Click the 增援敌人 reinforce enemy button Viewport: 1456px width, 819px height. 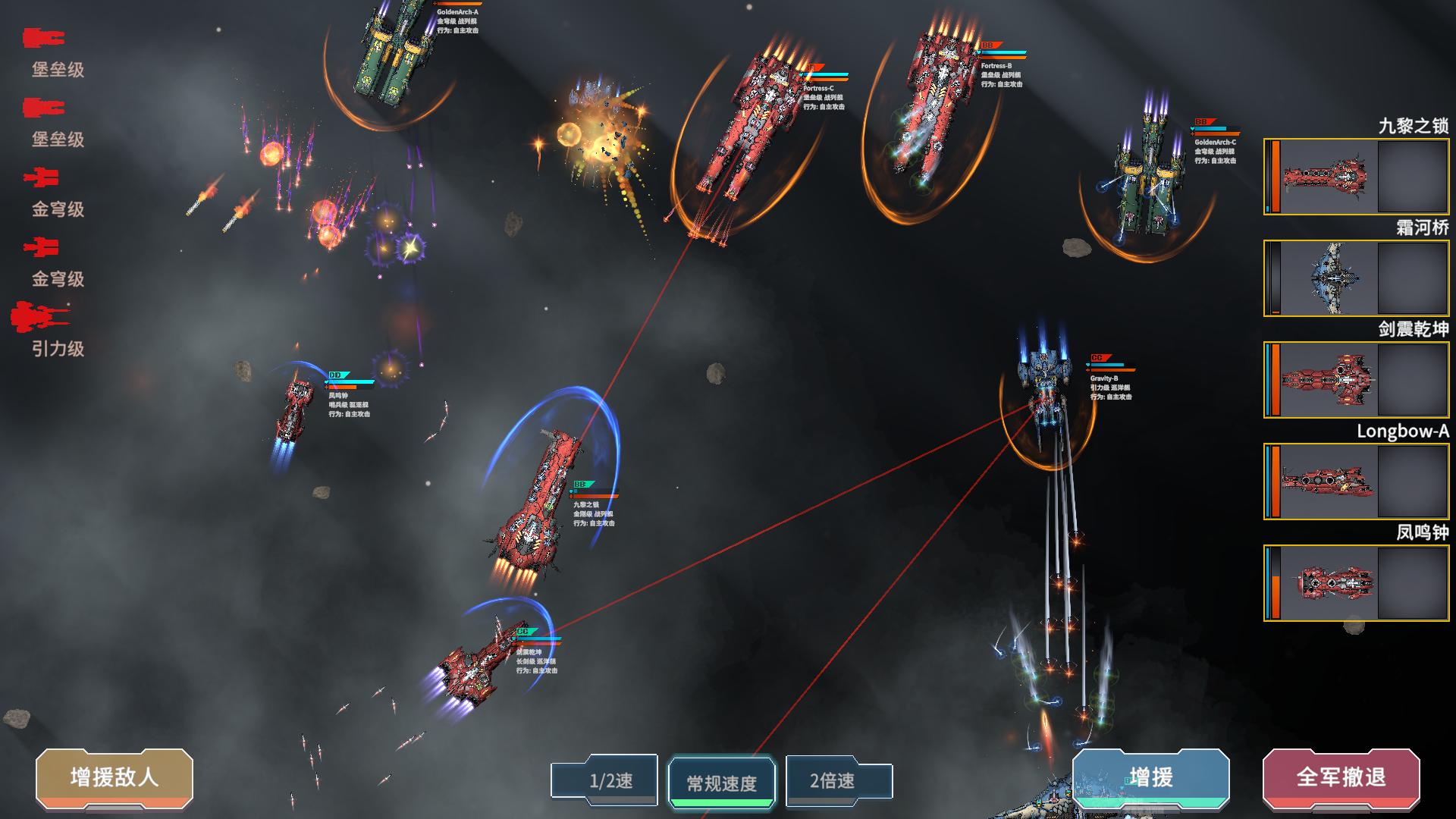pos(115,777)
